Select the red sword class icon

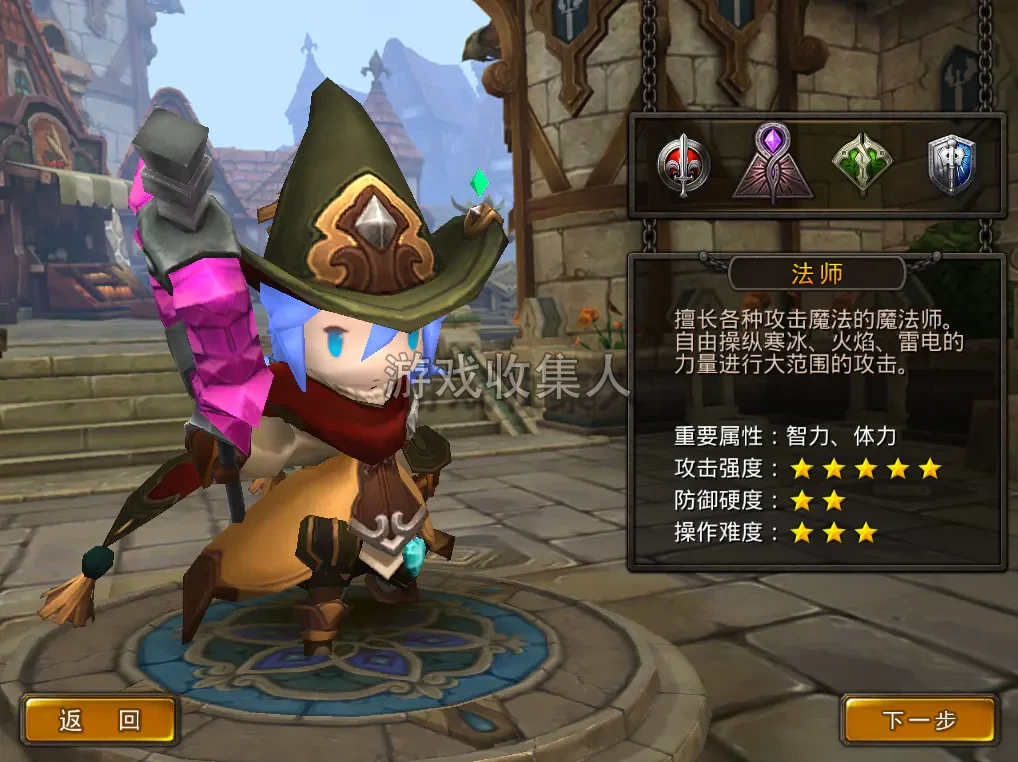click(684, 165)
